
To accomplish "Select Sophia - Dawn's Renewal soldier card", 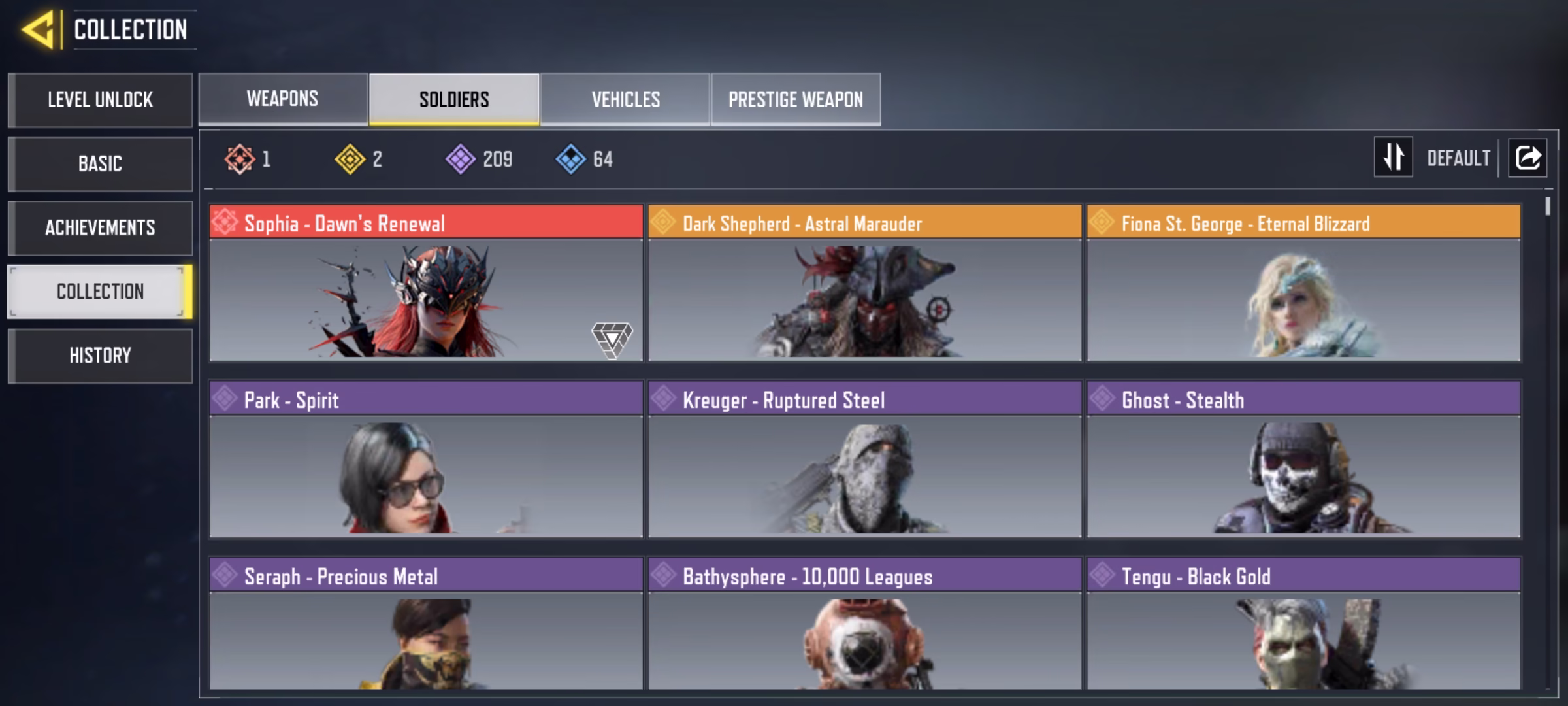I will click(426, 283).
